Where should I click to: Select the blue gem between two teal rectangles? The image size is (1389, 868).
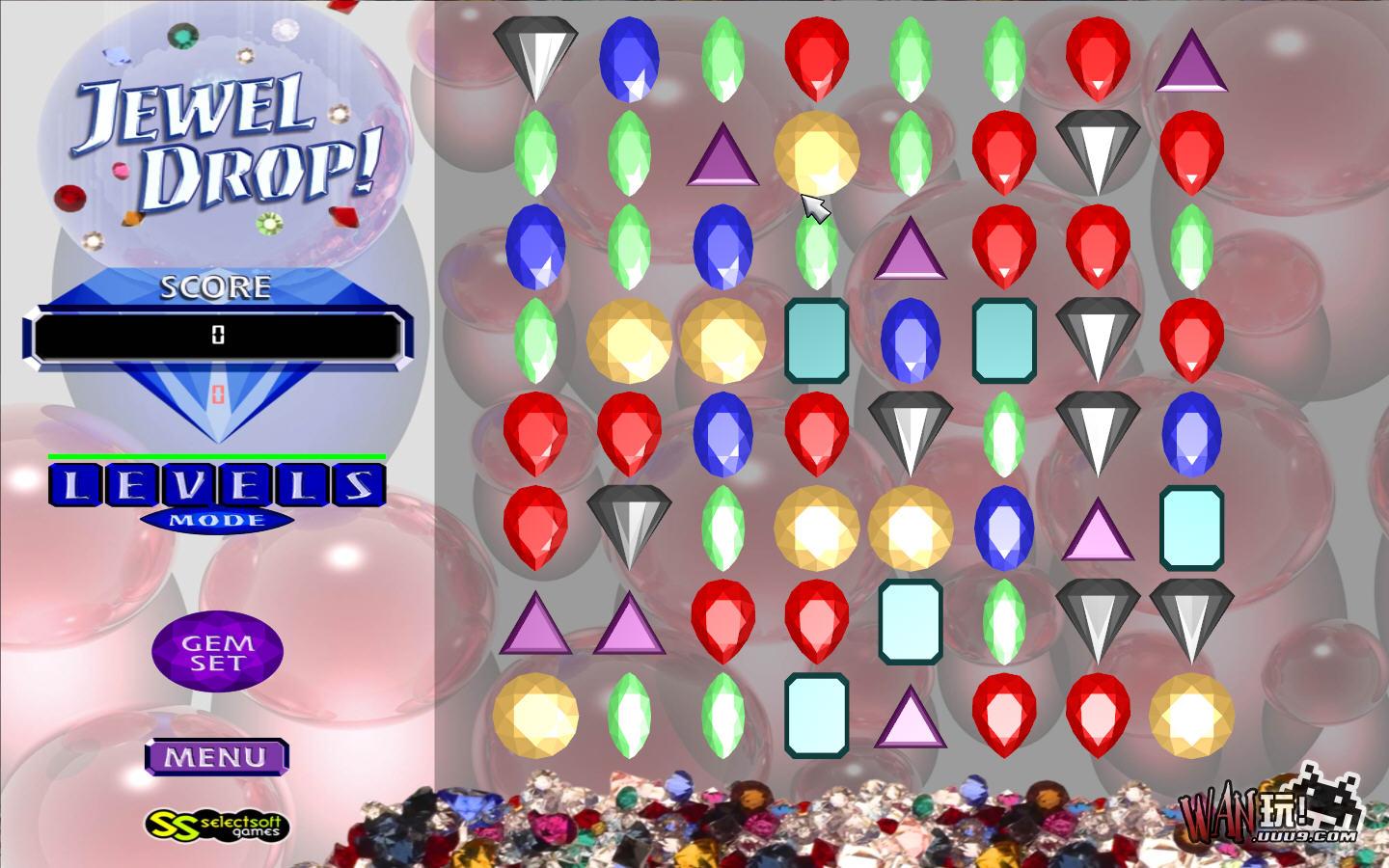point(910,339)
